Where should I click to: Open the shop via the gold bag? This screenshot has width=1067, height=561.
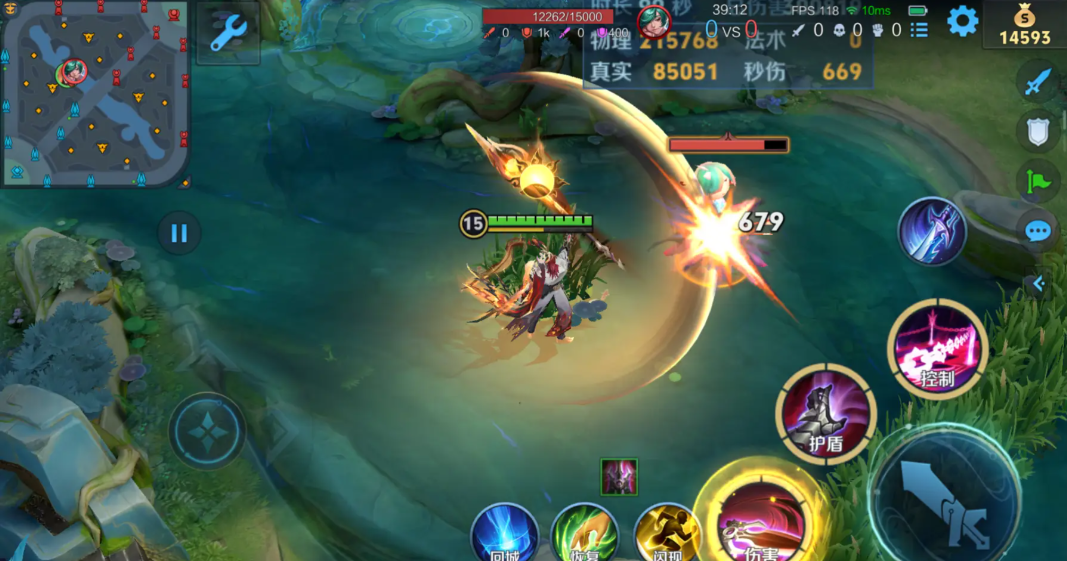[x=1024, y=25]
